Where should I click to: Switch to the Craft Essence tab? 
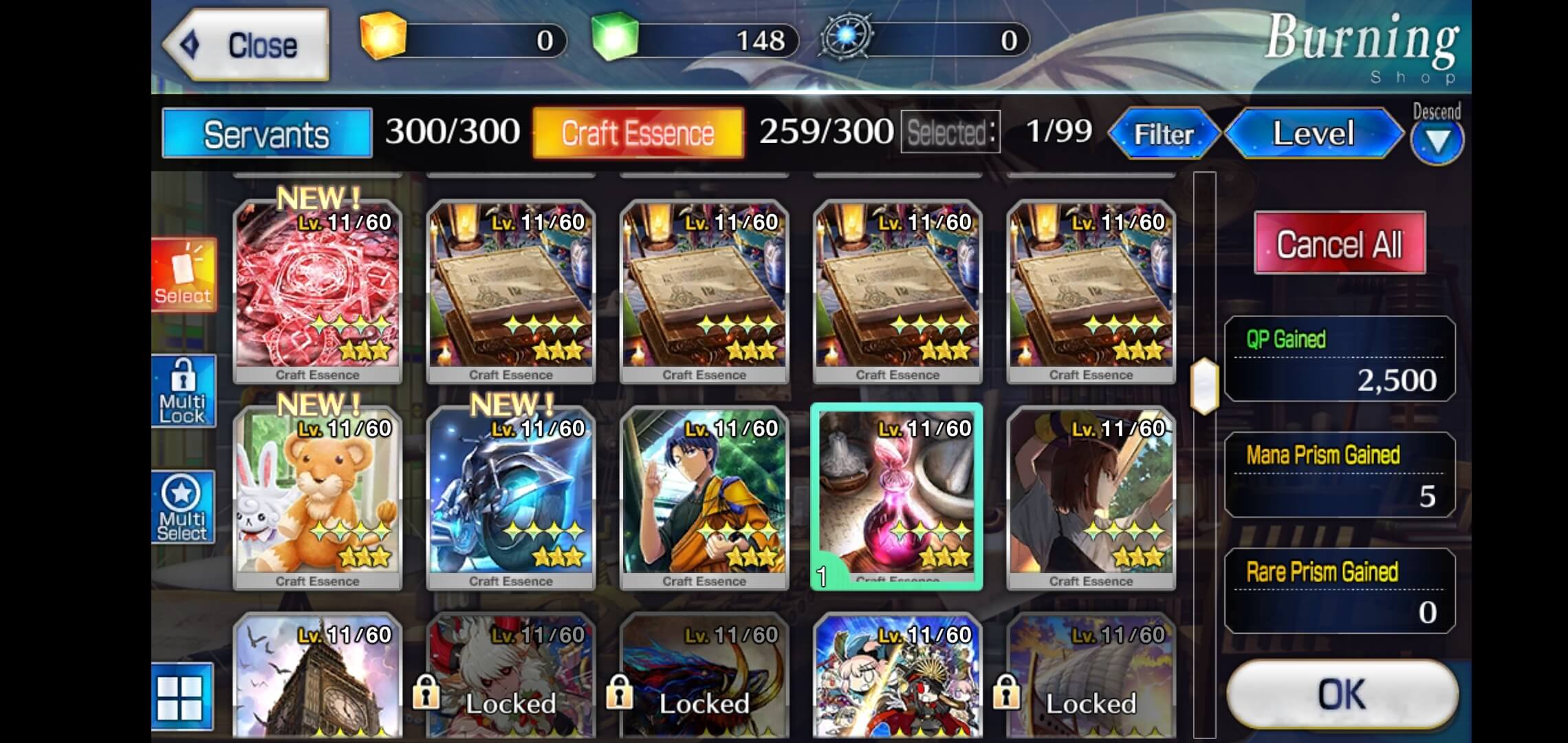pyautogui.click(x=638, y=132)
